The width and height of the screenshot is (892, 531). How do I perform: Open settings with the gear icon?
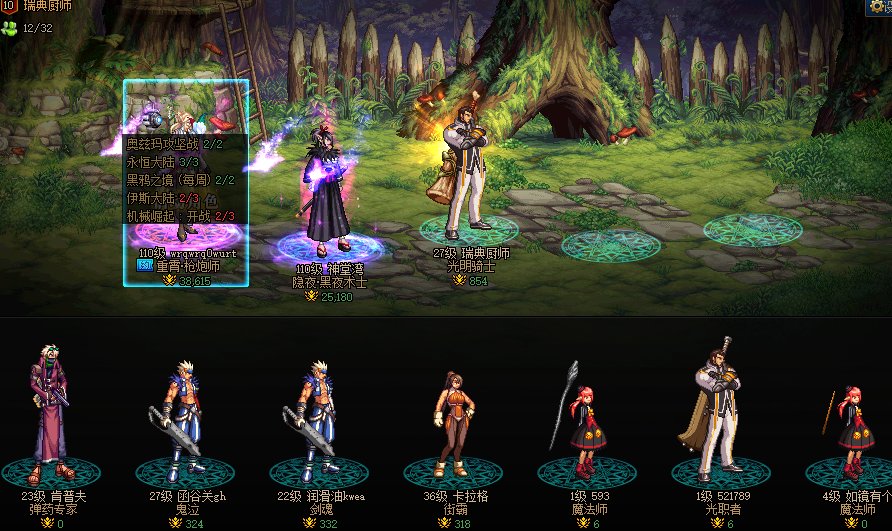click(878, 7)
